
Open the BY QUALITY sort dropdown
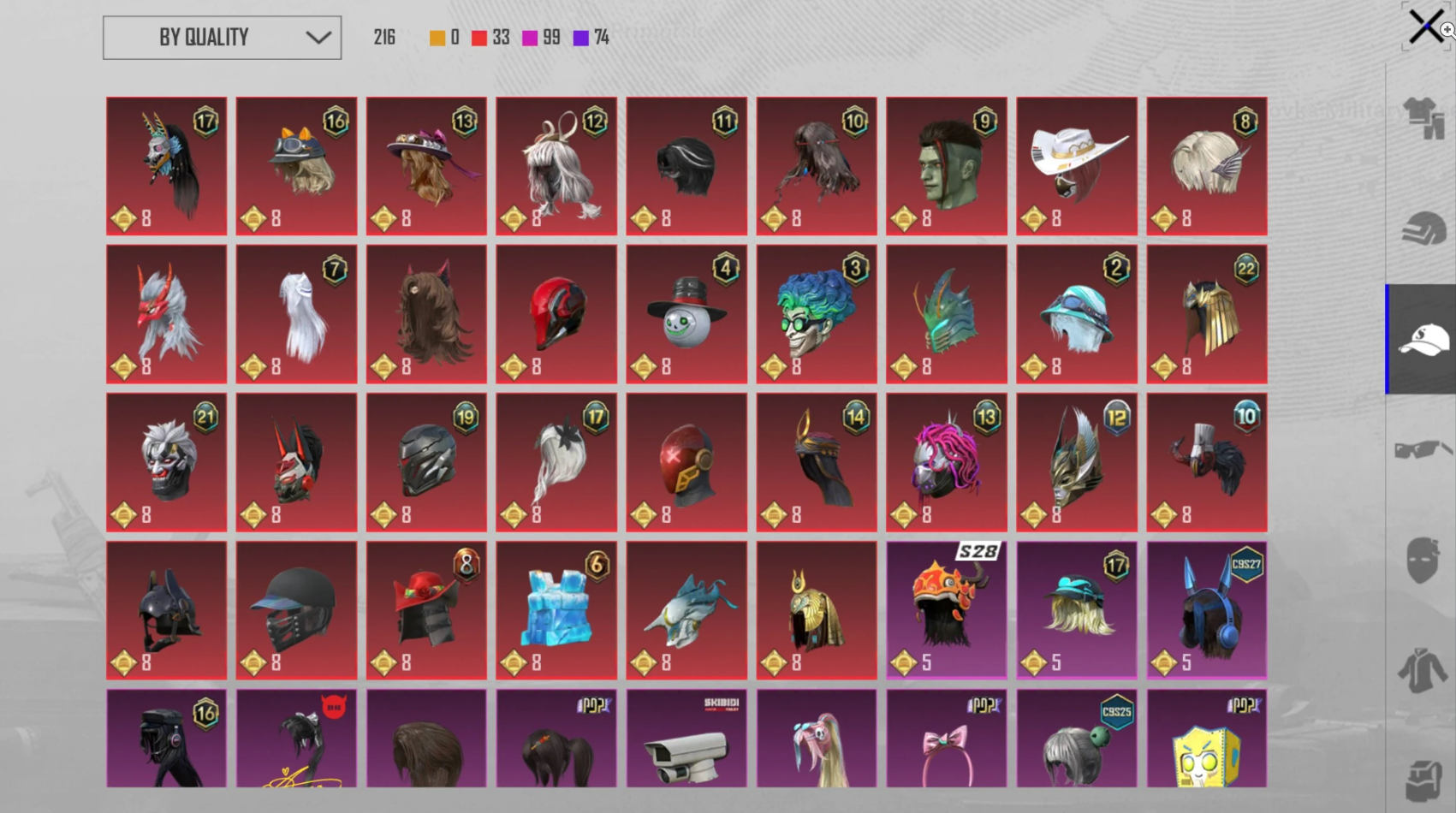[221, 38]
